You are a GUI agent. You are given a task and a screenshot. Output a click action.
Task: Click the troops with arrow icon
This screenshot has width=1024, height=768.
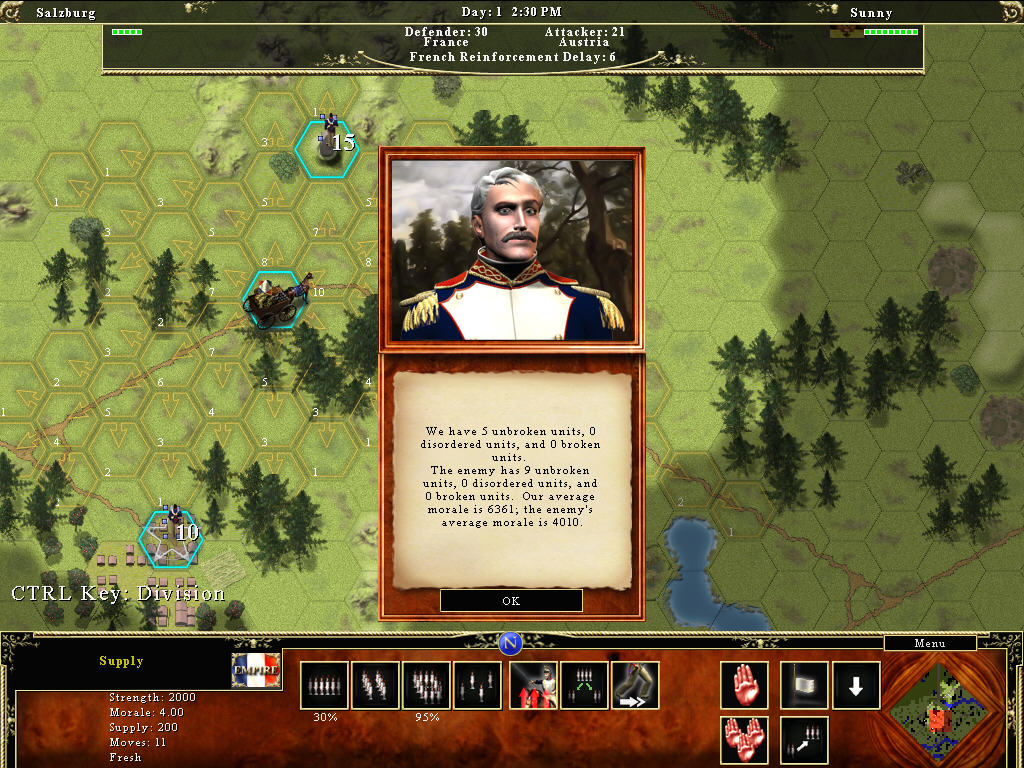coord(804,741)
